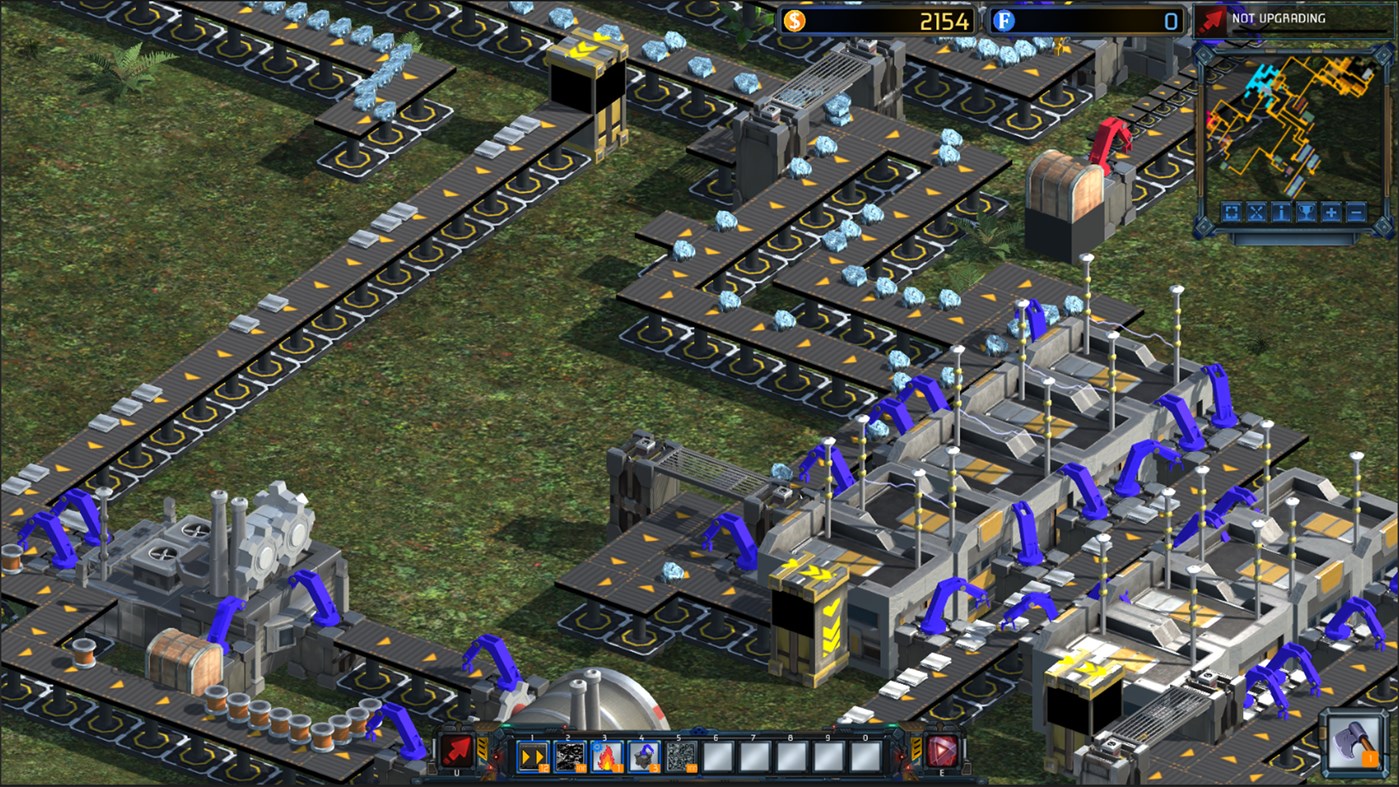Zoom out on the minimap with the minus button
1399x787 pixels.
[1355, 213]
